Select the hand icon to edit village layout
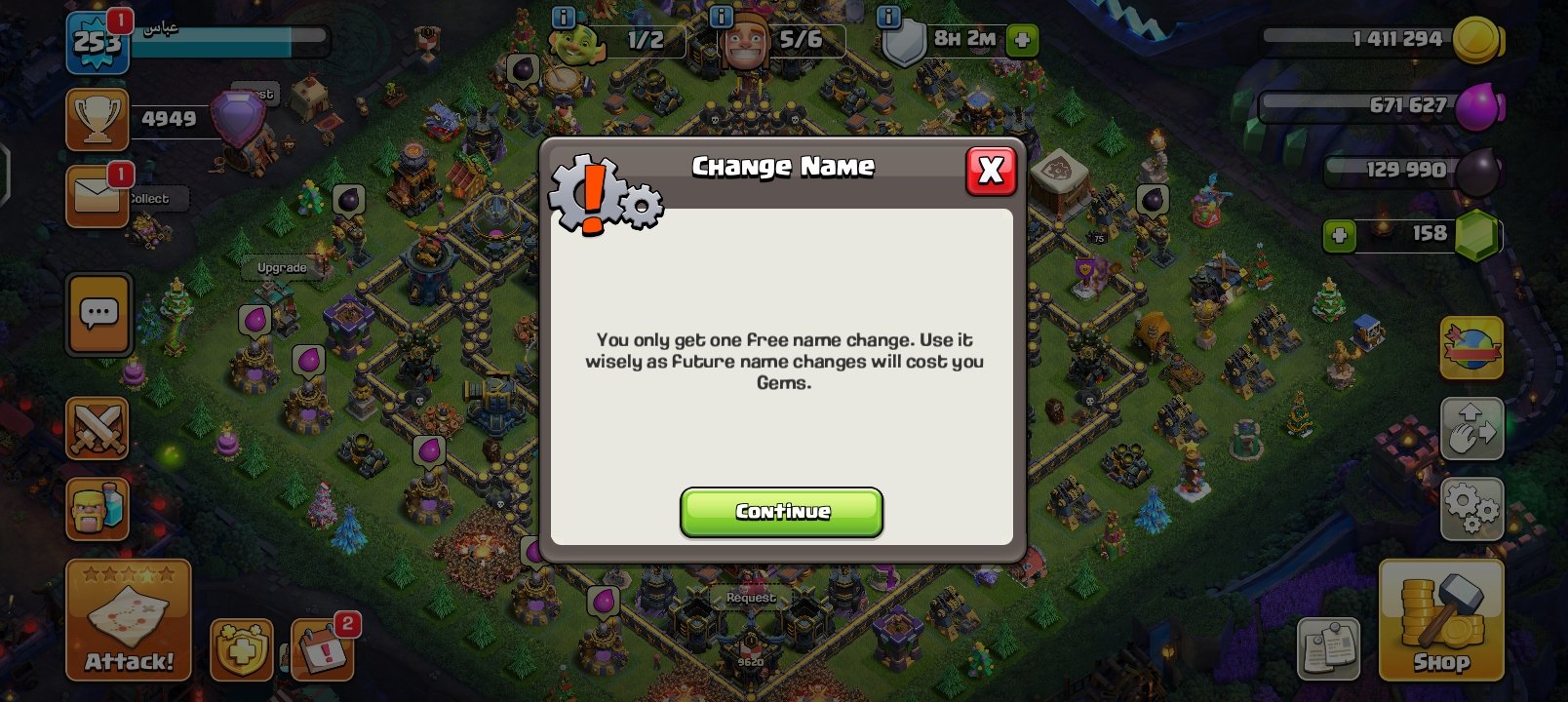This screenshot has height=702, width=1568. coord(1470,429)
